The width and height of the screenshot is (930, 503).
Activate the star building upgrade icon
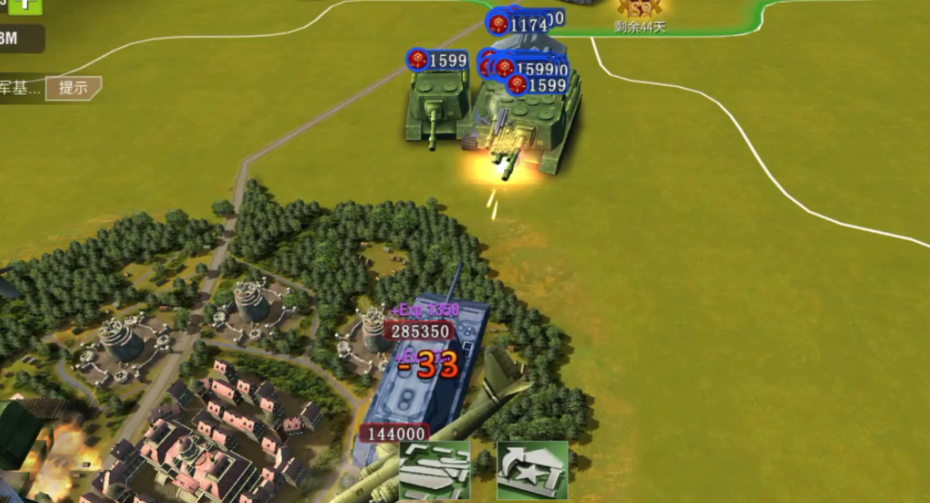point(532,470)
